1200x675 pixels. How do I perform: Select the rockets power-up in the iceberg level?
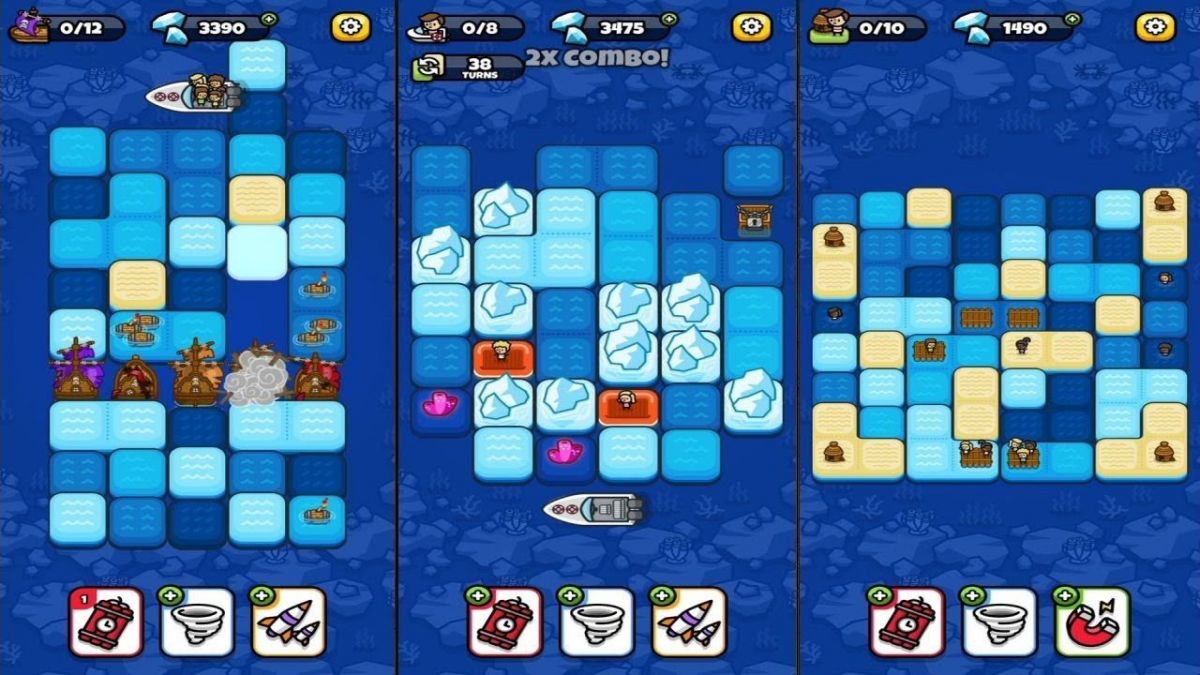(688, 622)
